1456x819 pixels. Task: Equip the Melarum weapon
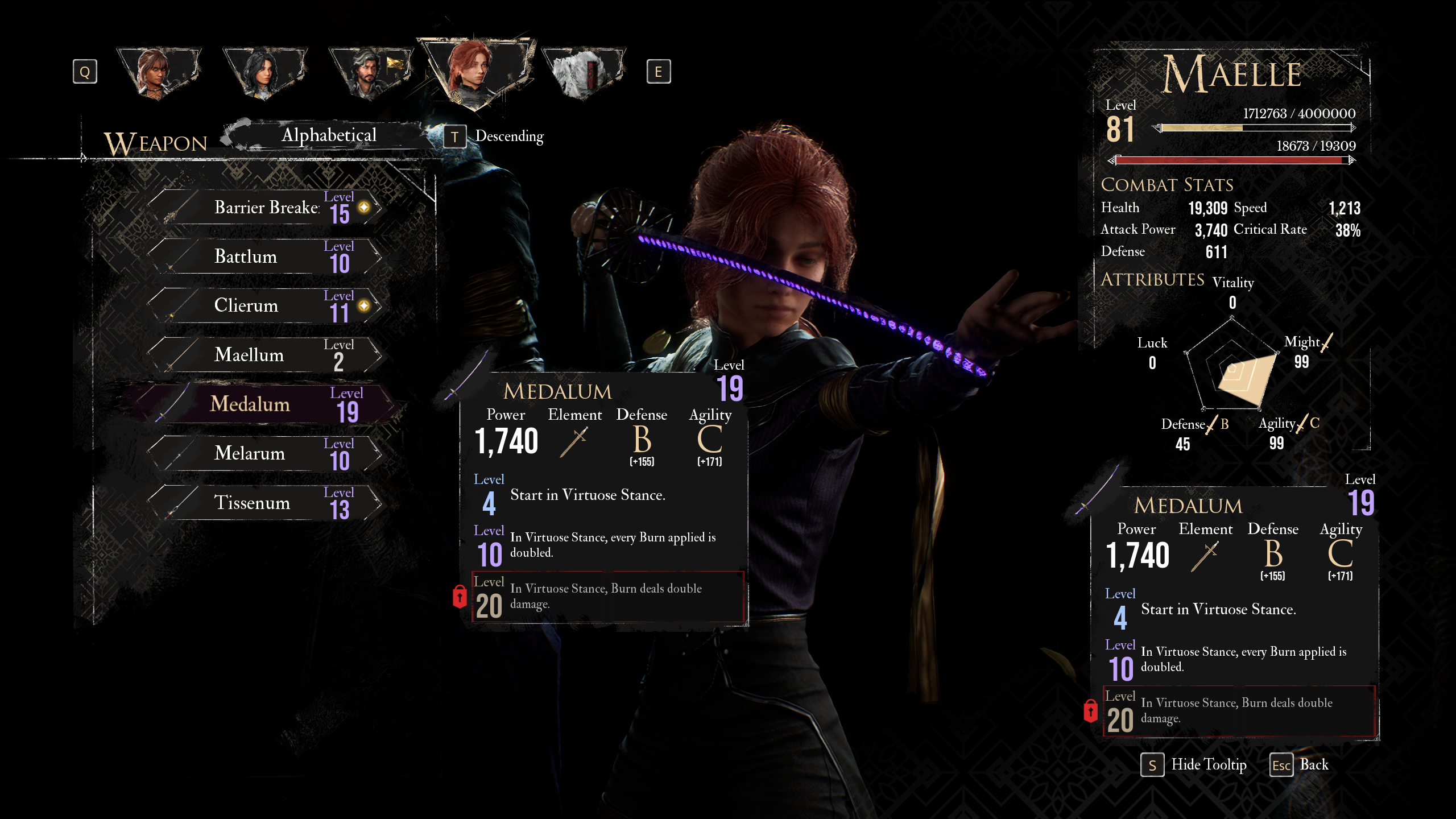coord(265,454)
